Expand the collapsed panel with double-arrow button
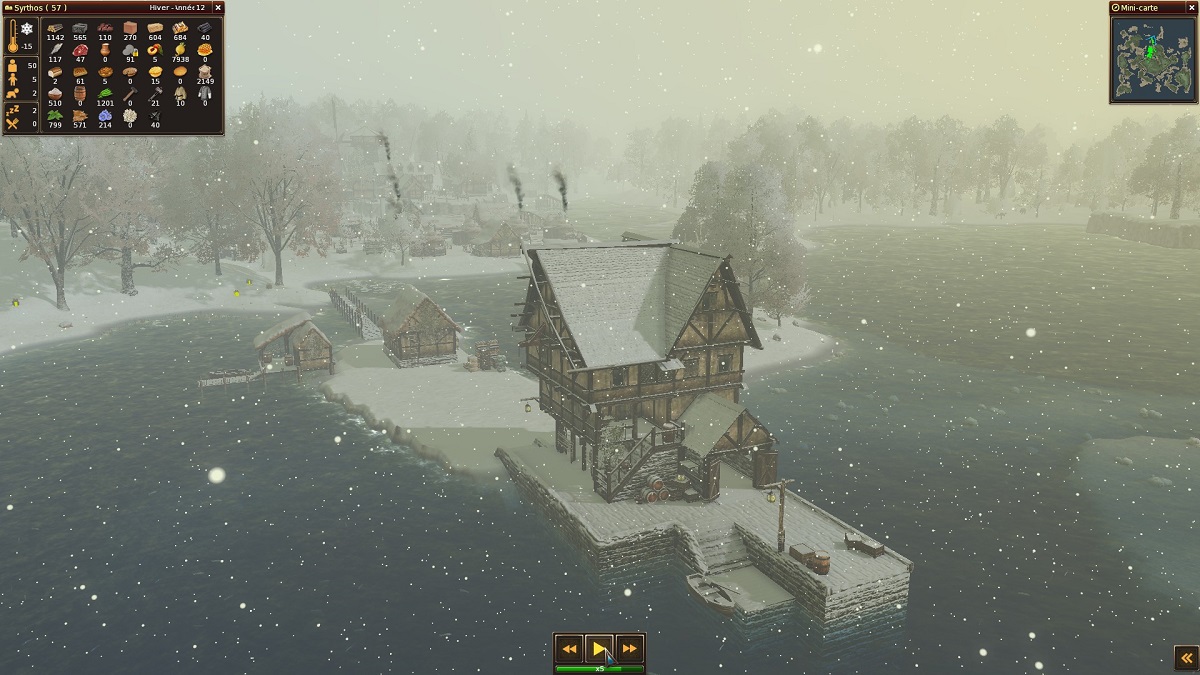 coord(1184,656)
